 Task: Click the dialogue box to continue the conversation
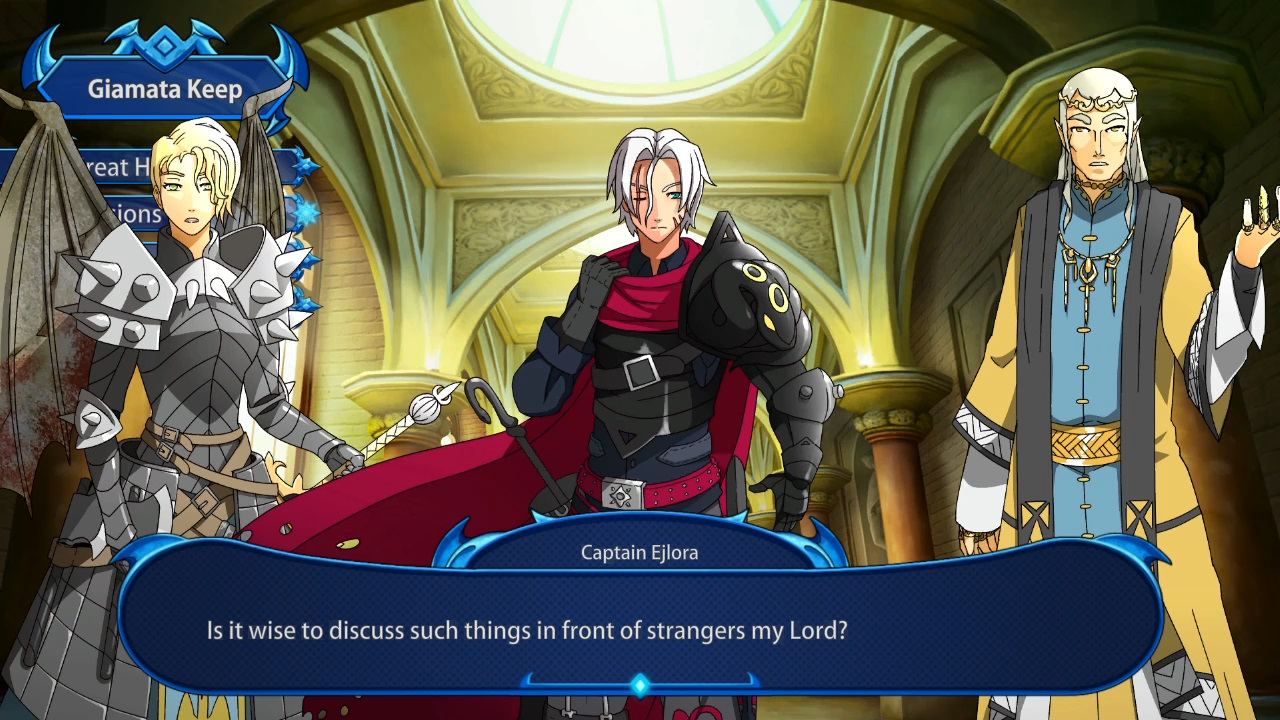[640, 620]
